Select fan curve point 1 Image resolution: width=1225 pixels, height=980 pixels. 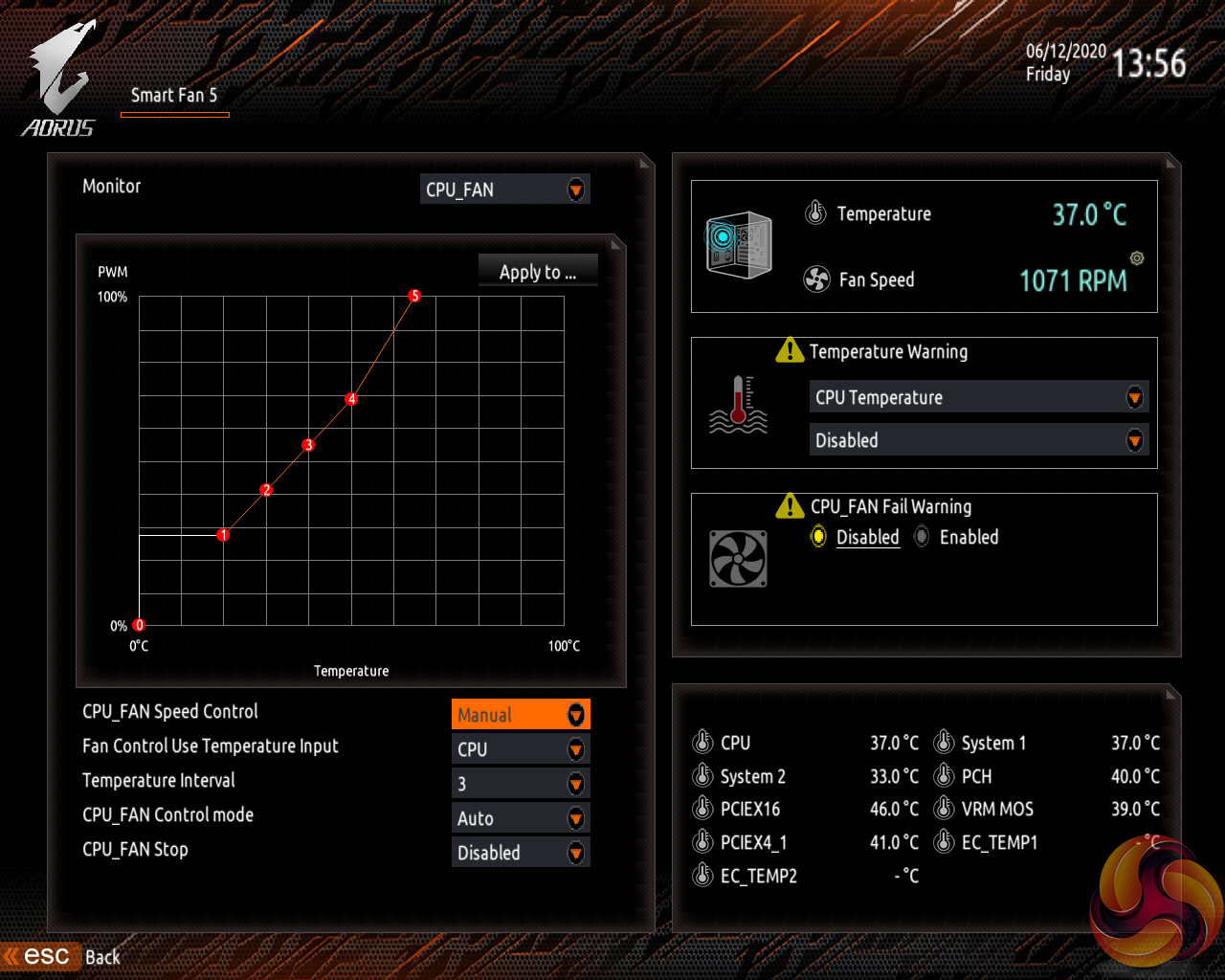tap(223, 535)
